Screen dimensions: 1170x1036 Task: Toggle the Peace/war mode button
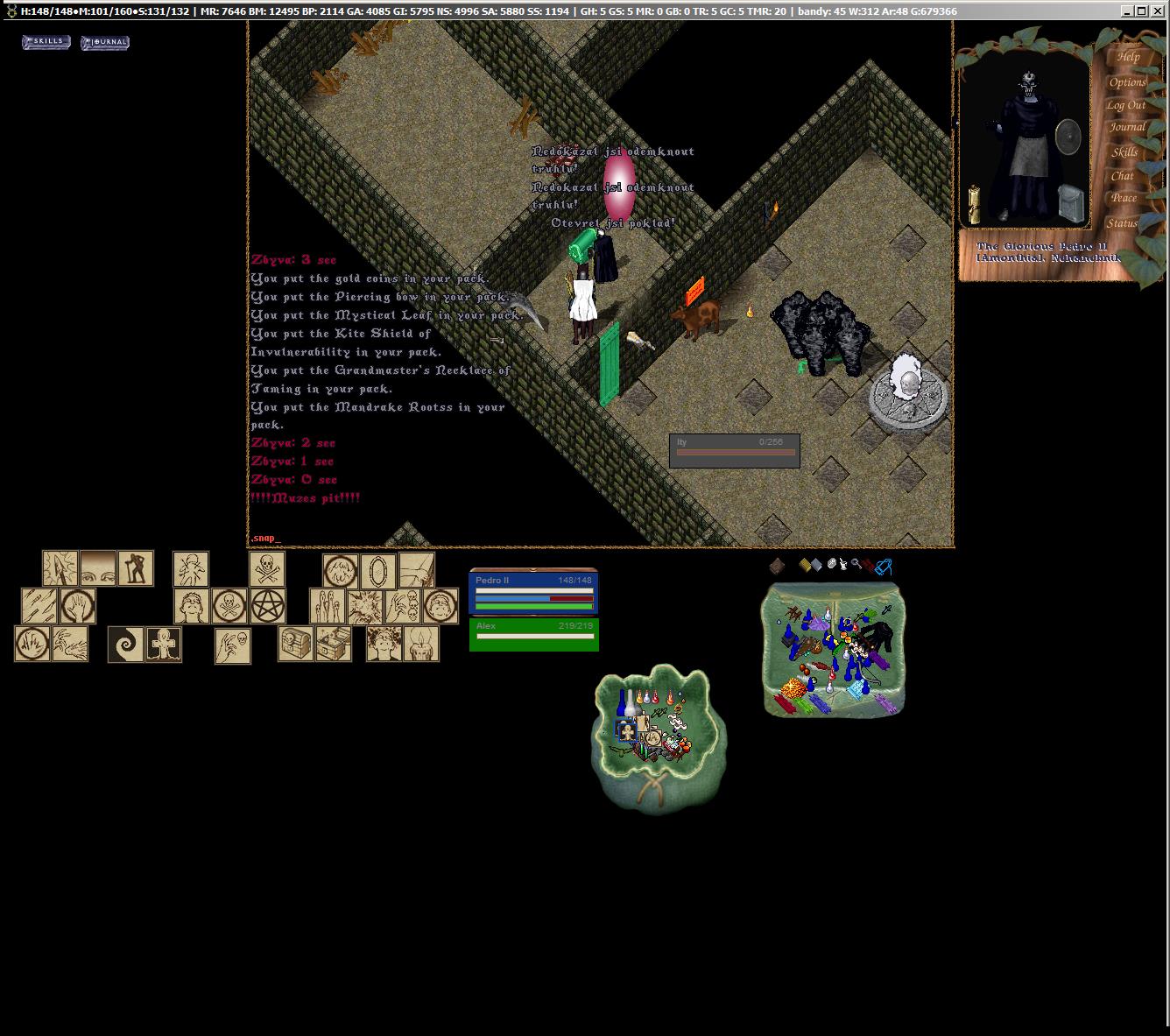click(x=1124, y=198)
